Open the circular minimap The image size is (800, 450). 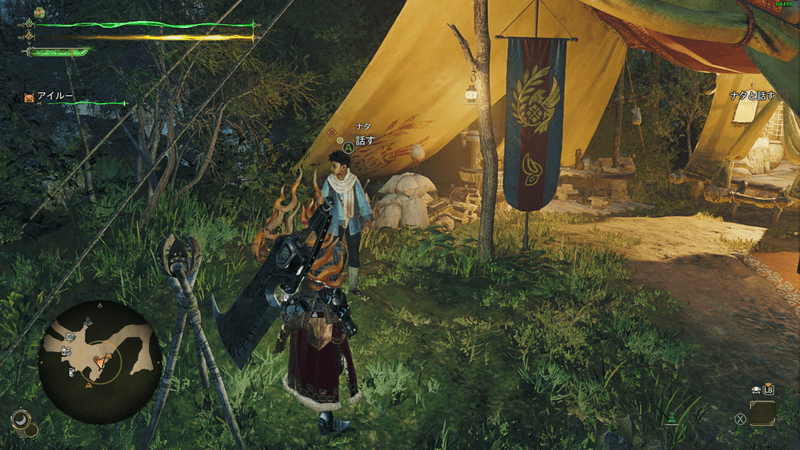[x=100, y=348]
